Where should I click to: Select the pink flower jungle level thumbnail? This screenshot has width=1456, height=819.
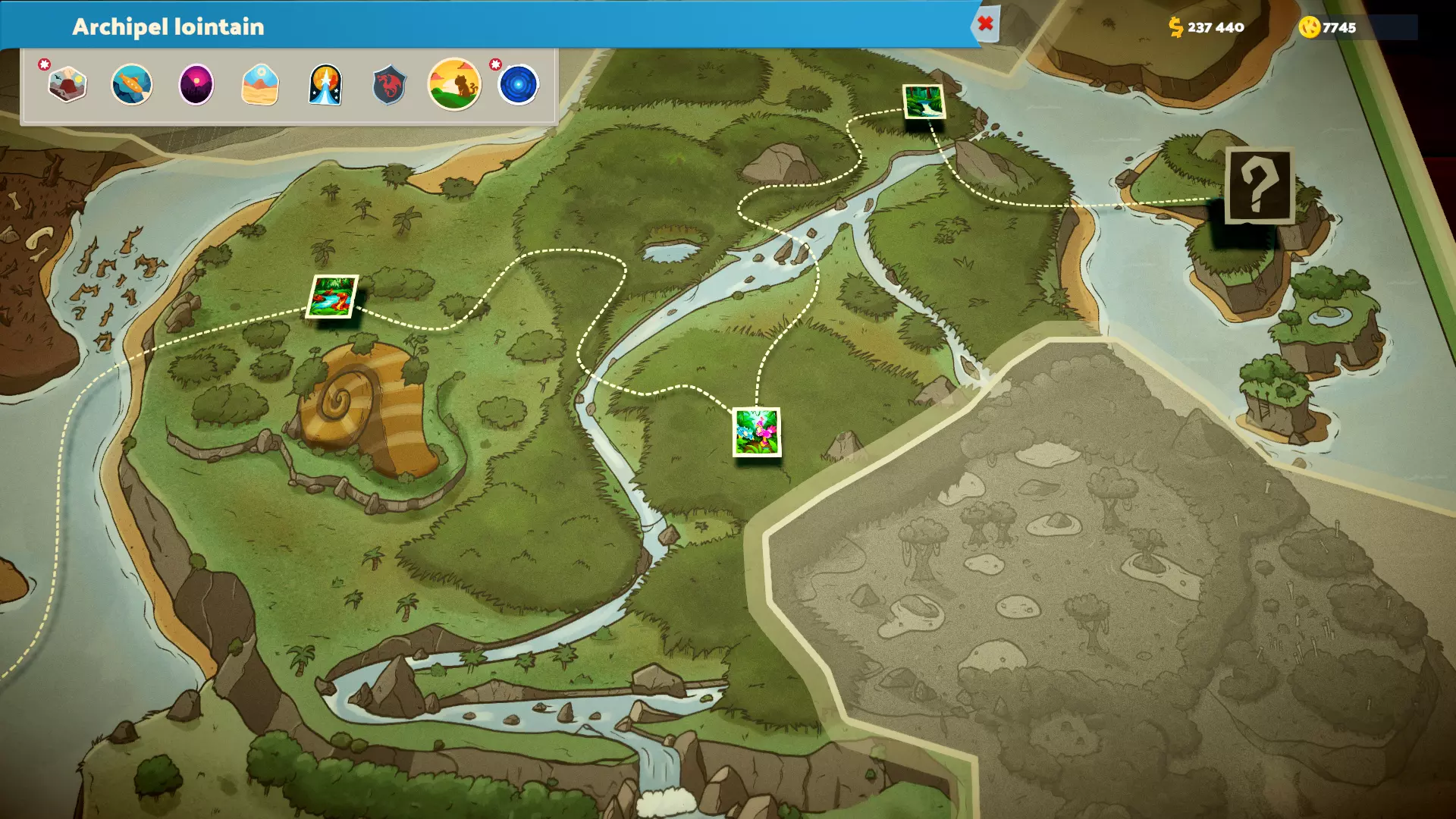pos(756,432)
